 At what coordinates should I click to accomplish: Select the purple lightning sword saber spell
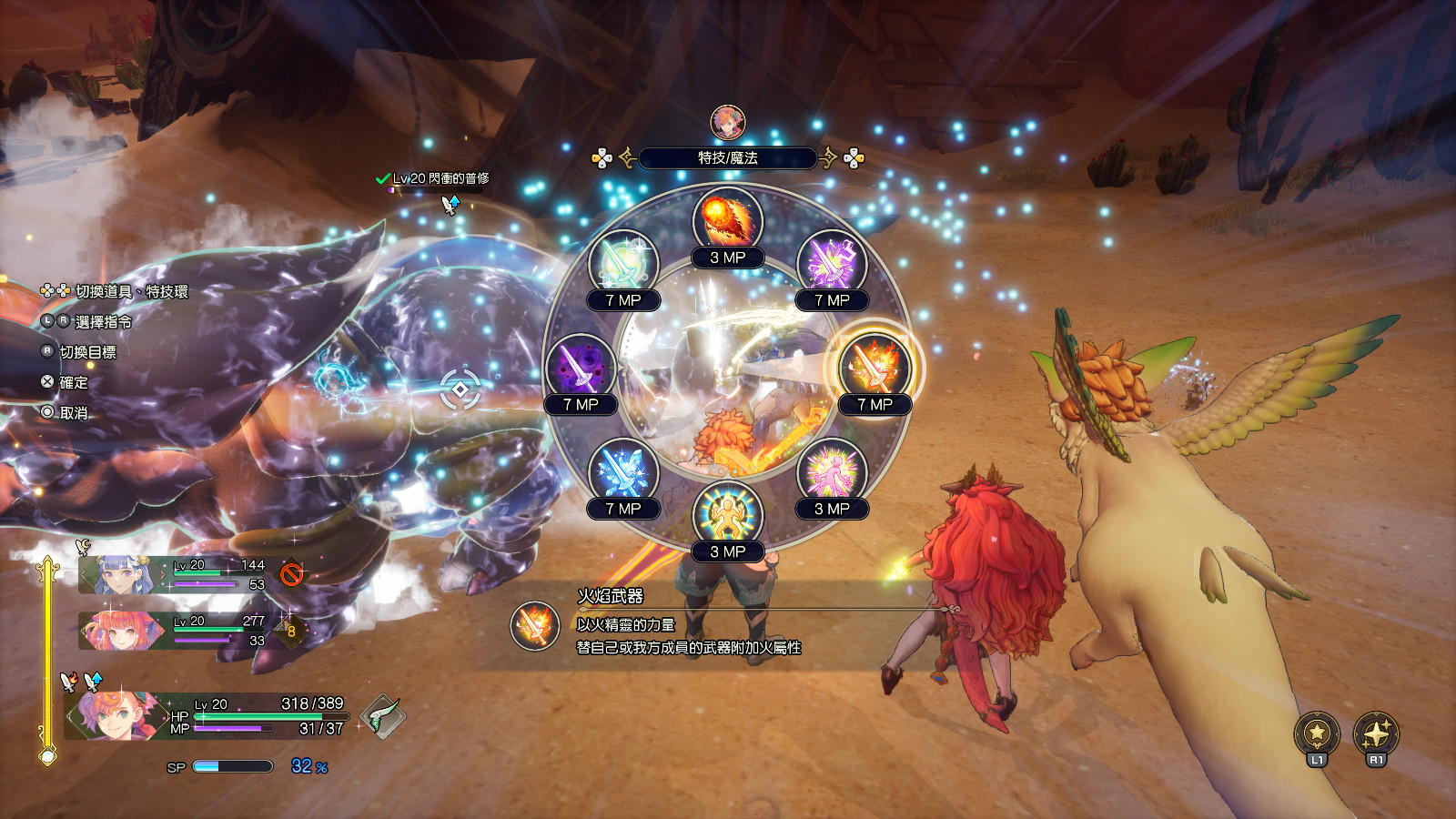point(831,265)
